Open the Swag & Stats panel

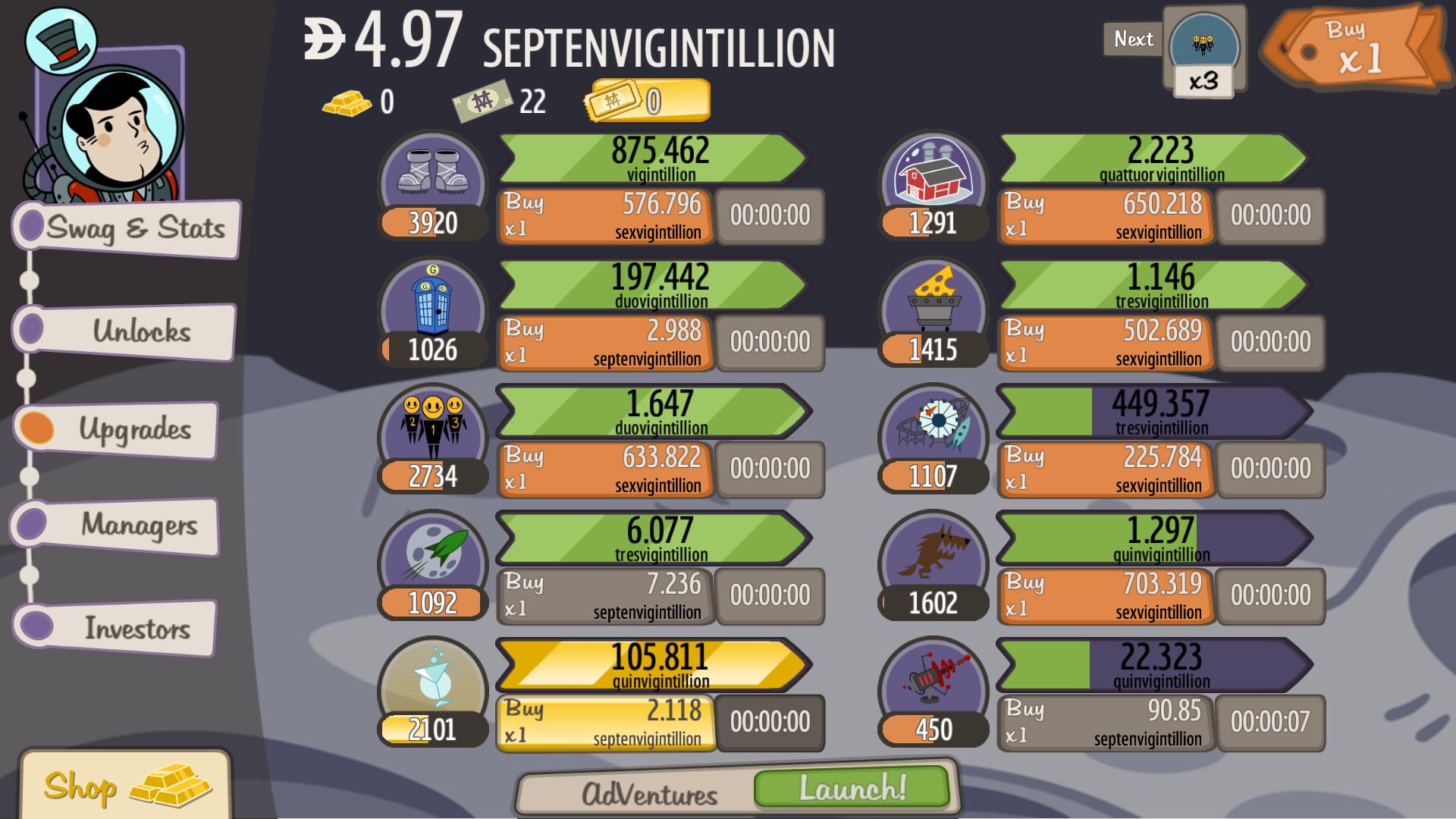point(121,229)
